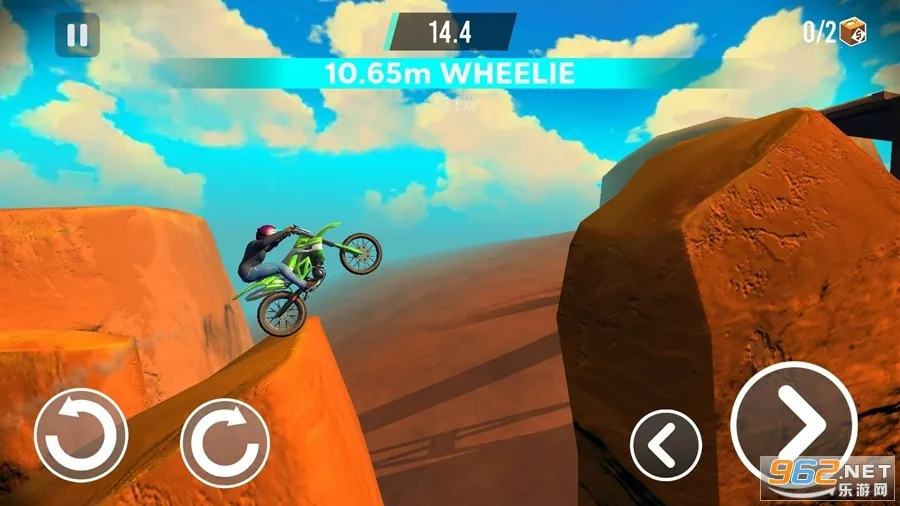
Task: Hit the small left-arrow brake button
Action: 665,444
